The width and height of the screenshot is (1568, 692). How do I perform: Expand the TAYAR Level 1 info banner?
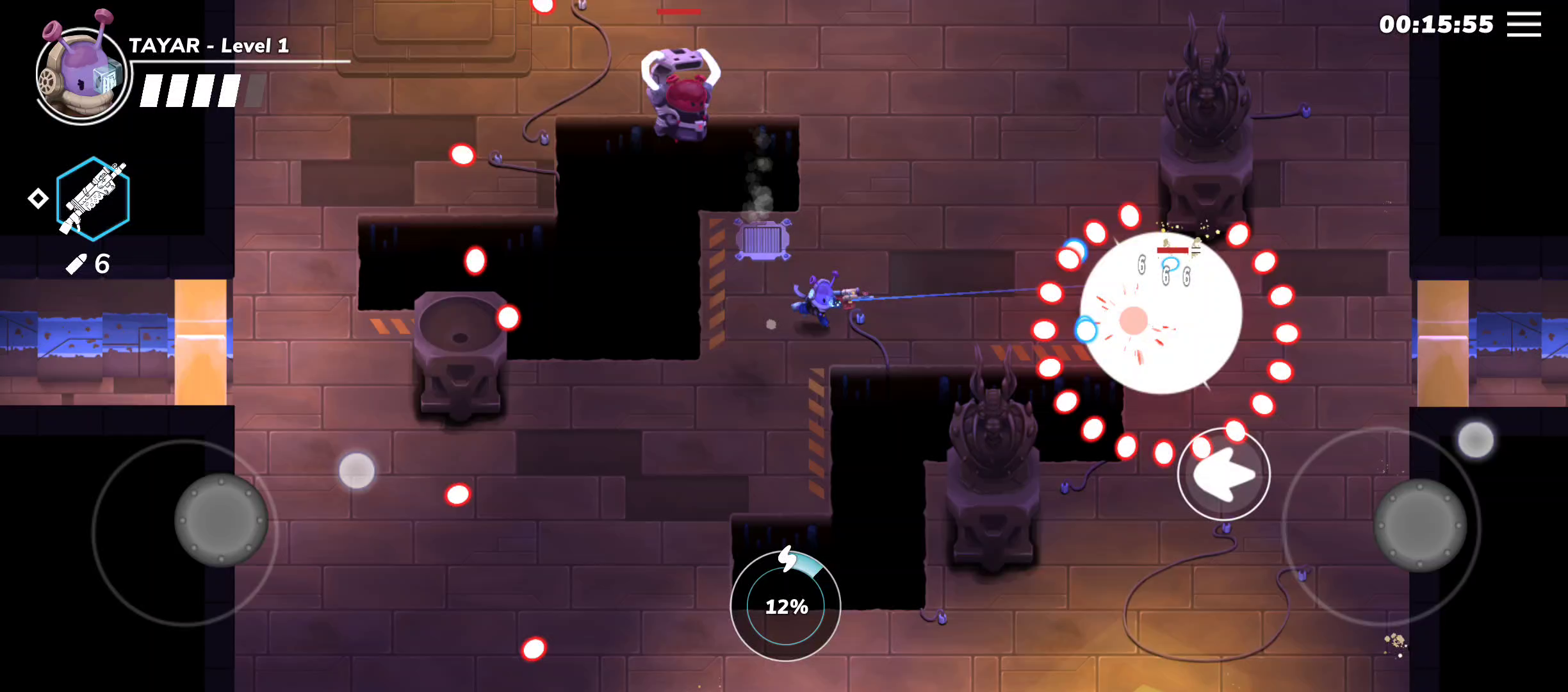(209, 47)
